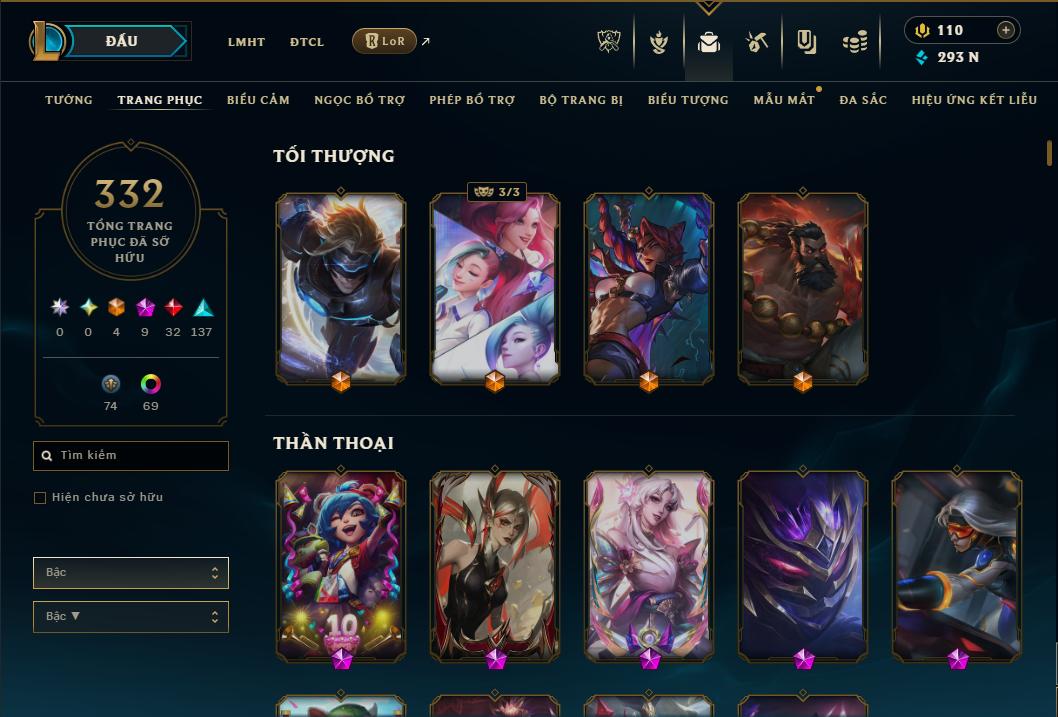Toggle the Hiện chưa sở hữu checkbox

tap(40, 498)
